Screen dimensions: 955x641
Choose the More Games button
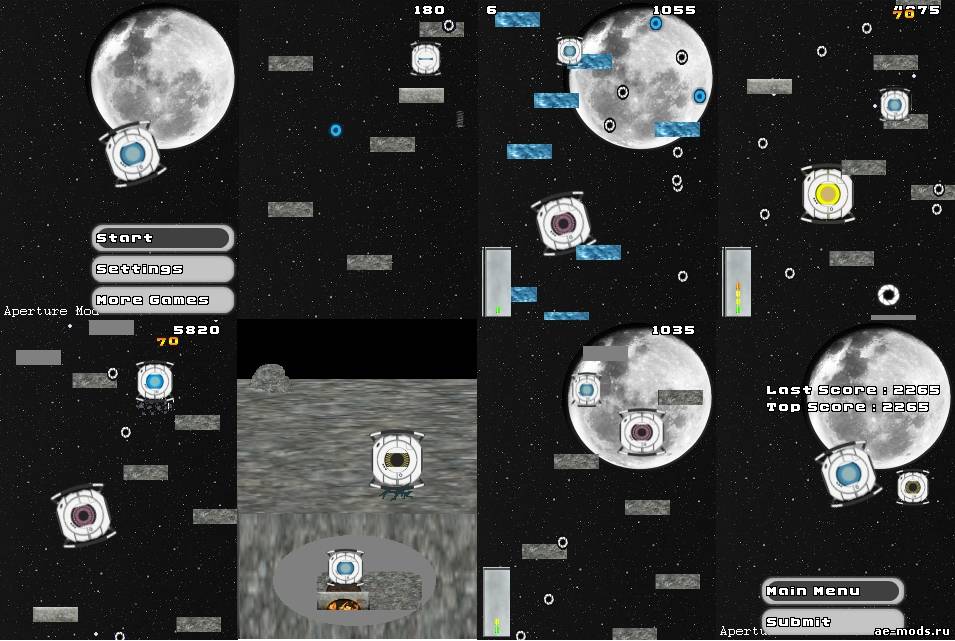click(163, 299)
